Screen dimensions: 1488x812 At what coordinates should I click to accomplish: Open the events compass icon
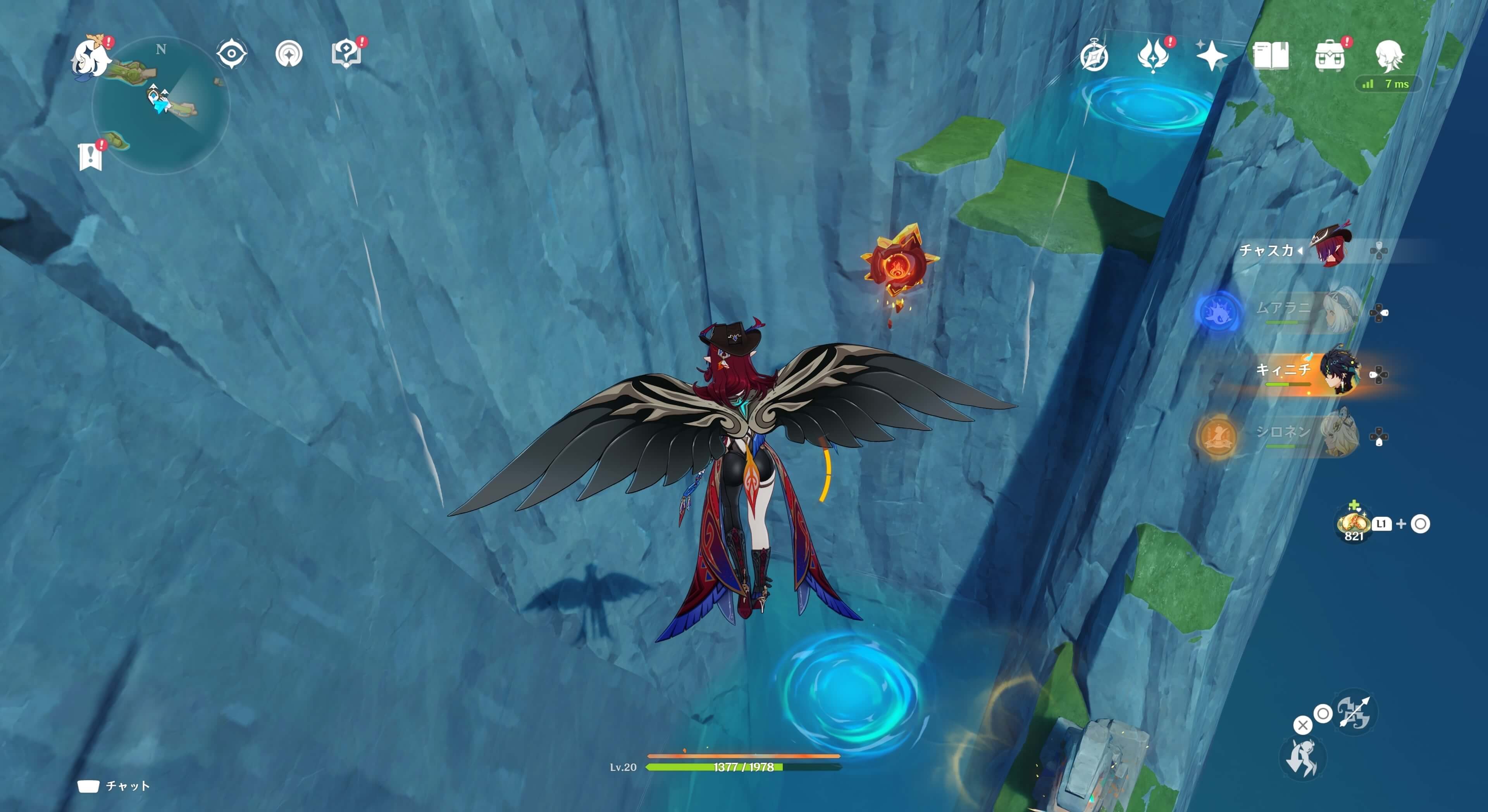tap(1094, 56)
